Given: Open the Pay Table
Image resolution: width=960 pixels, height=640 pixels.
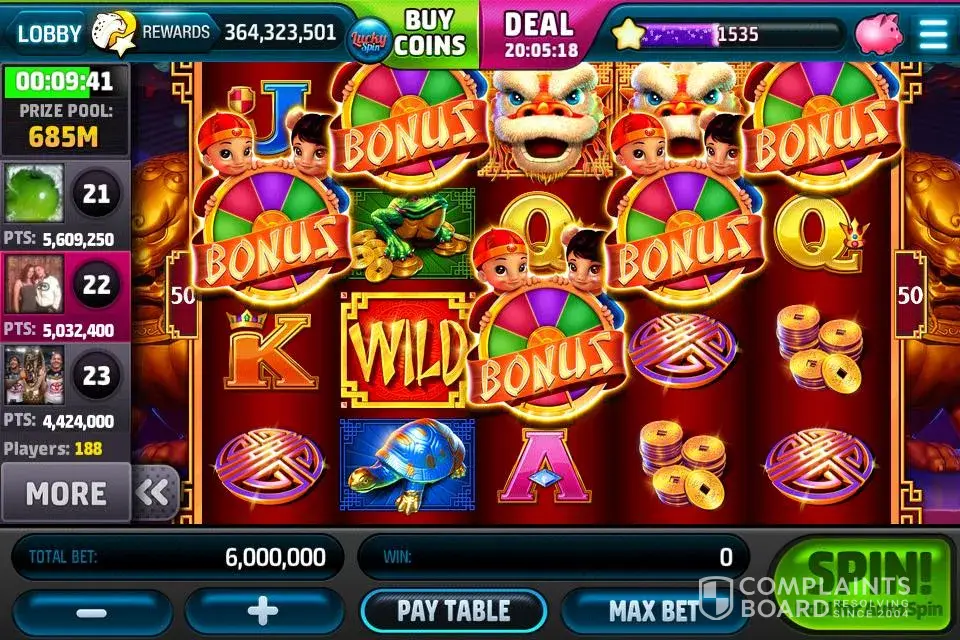Looking at the screenshot, I should click(x=453, y=610).
